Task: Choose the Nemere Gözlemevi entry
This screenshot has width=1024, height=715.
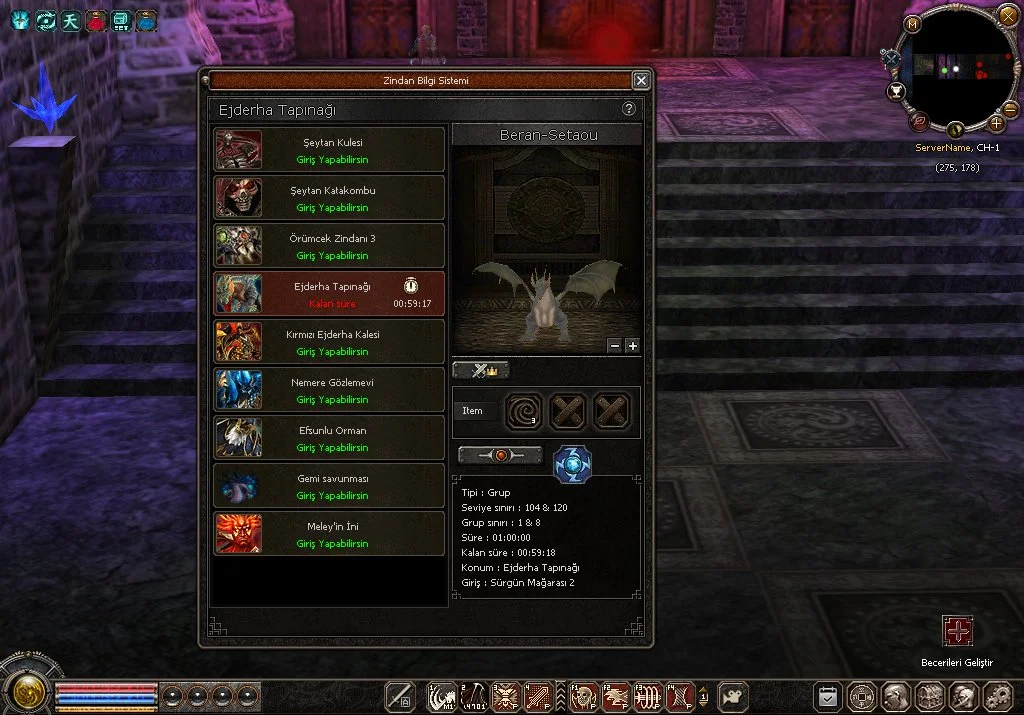Action: pos(329,390)
